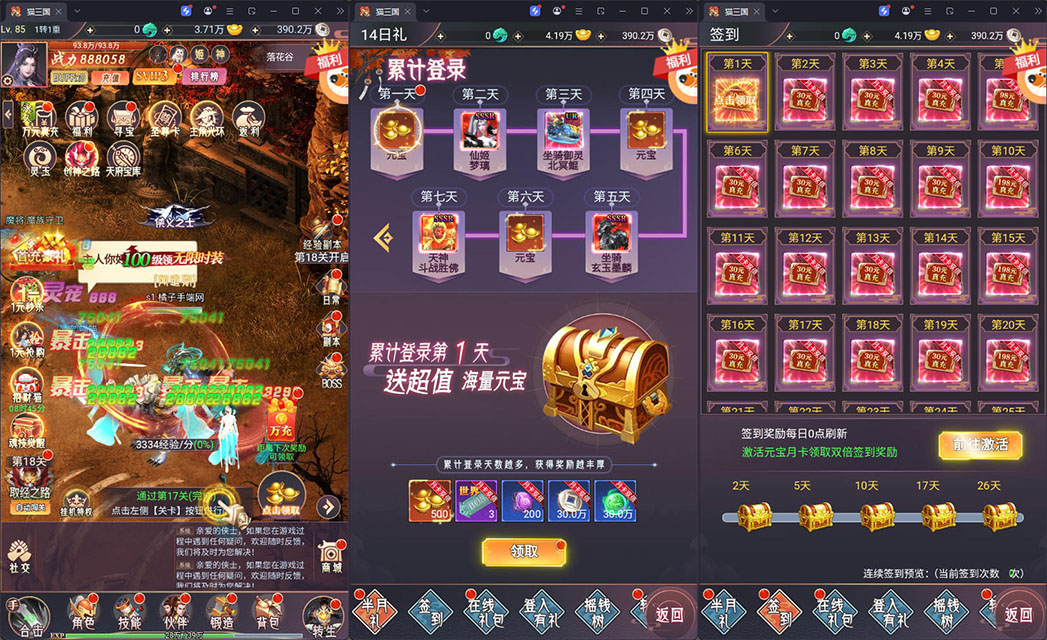The width and height of the screenshot is (1047, 640).
Task: Enter the BOSS challenge icon
Action: click(x=331, y=373)
